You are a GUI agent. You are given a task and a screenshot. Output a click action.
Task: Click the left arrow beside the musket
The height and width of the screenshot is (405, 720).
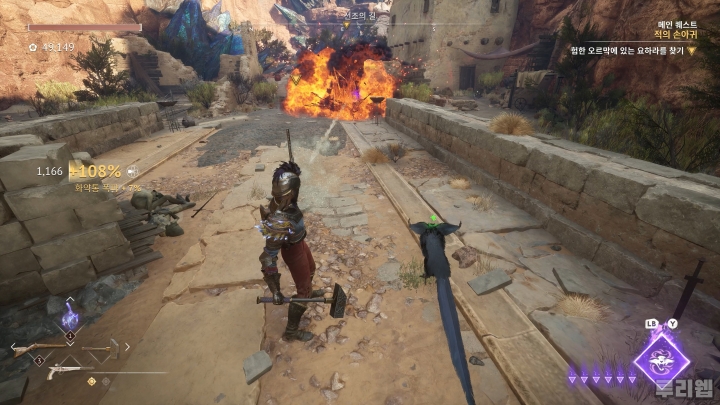[x=12, y=349]
